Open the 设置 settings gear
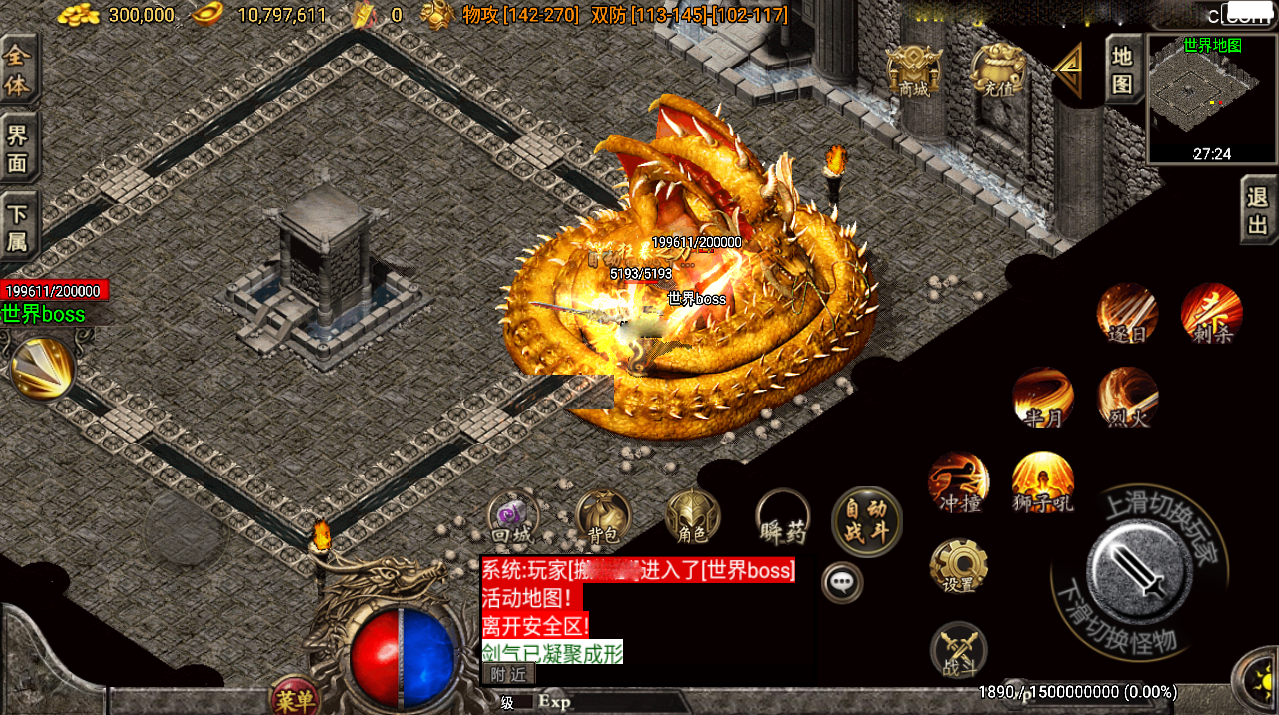The image size is (1279, 715). [958, 566]
